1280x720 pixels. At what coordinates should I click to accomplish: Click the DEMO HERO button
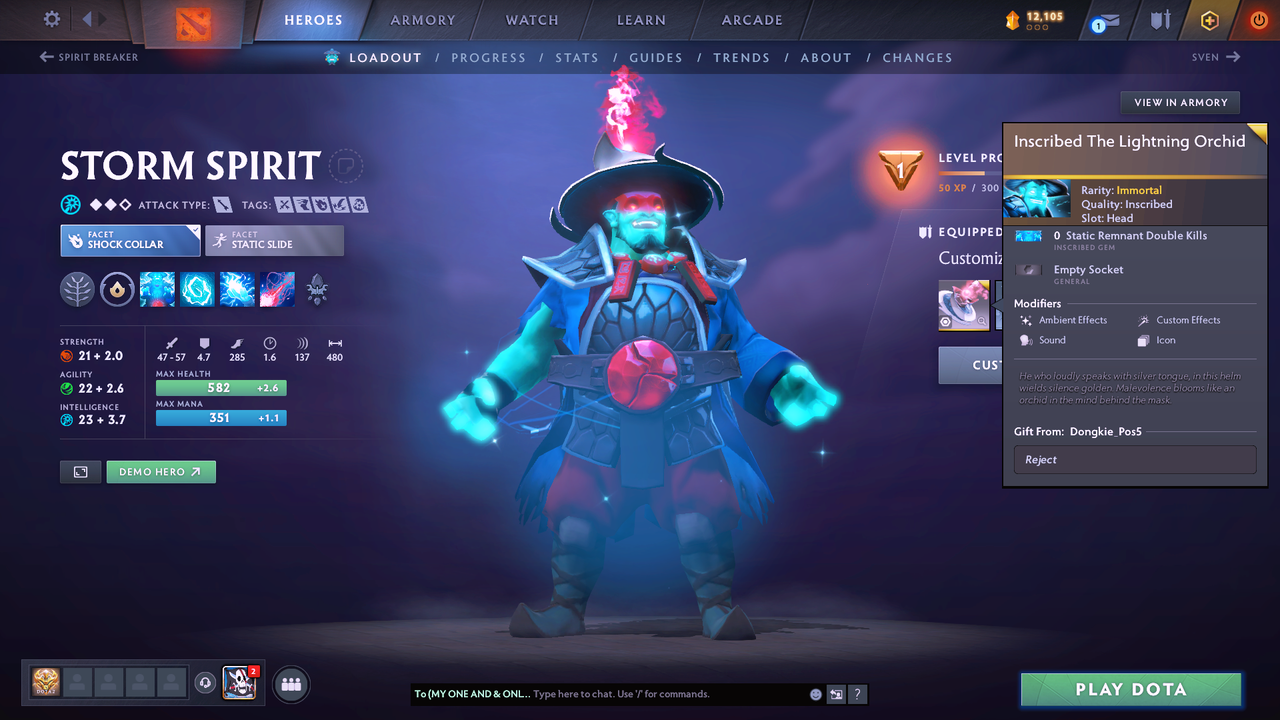(160, 471)
